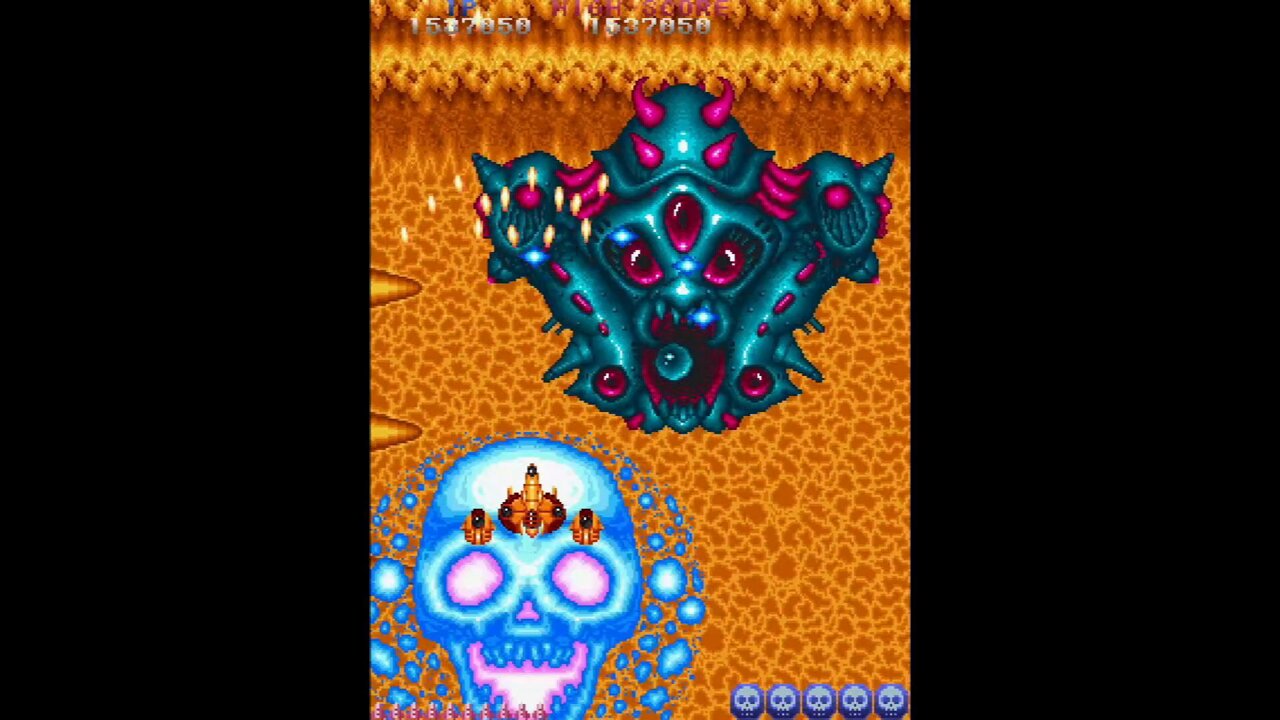Click the orange bullet on the left edge
This screenshot has height=720, width=1280.
(x=393, y=287)
